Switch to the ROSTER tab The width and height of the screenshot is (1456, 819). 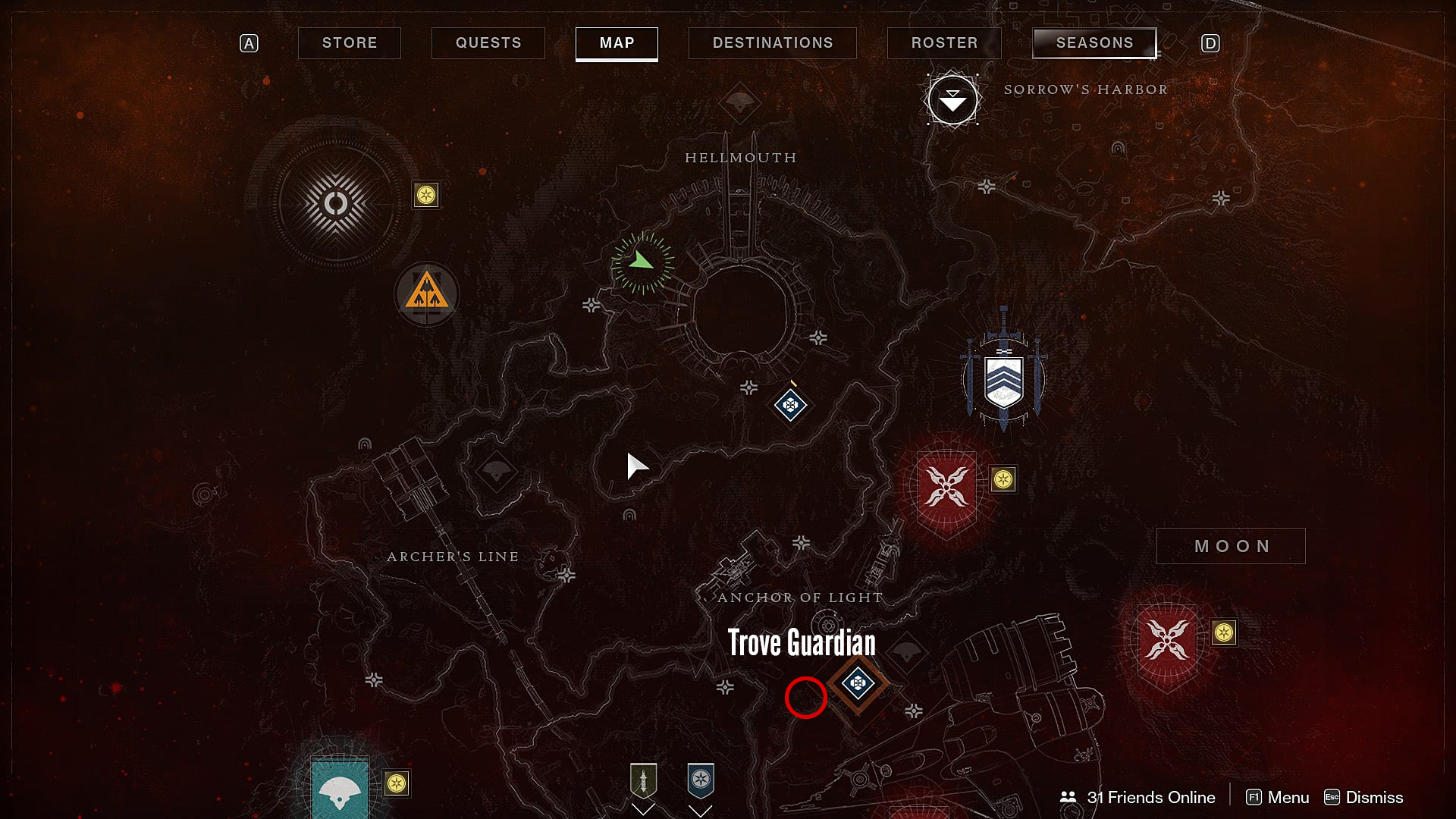(x=943, y=42)
